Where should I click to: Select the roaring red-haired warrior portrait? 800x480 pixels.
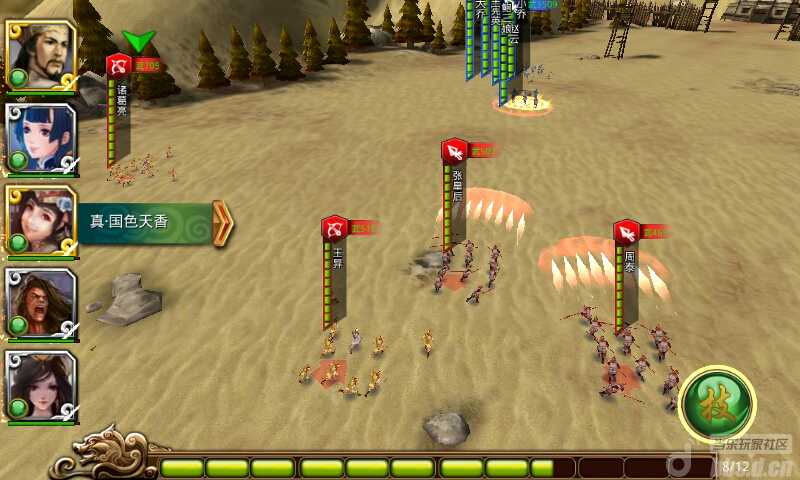[40, 304]
